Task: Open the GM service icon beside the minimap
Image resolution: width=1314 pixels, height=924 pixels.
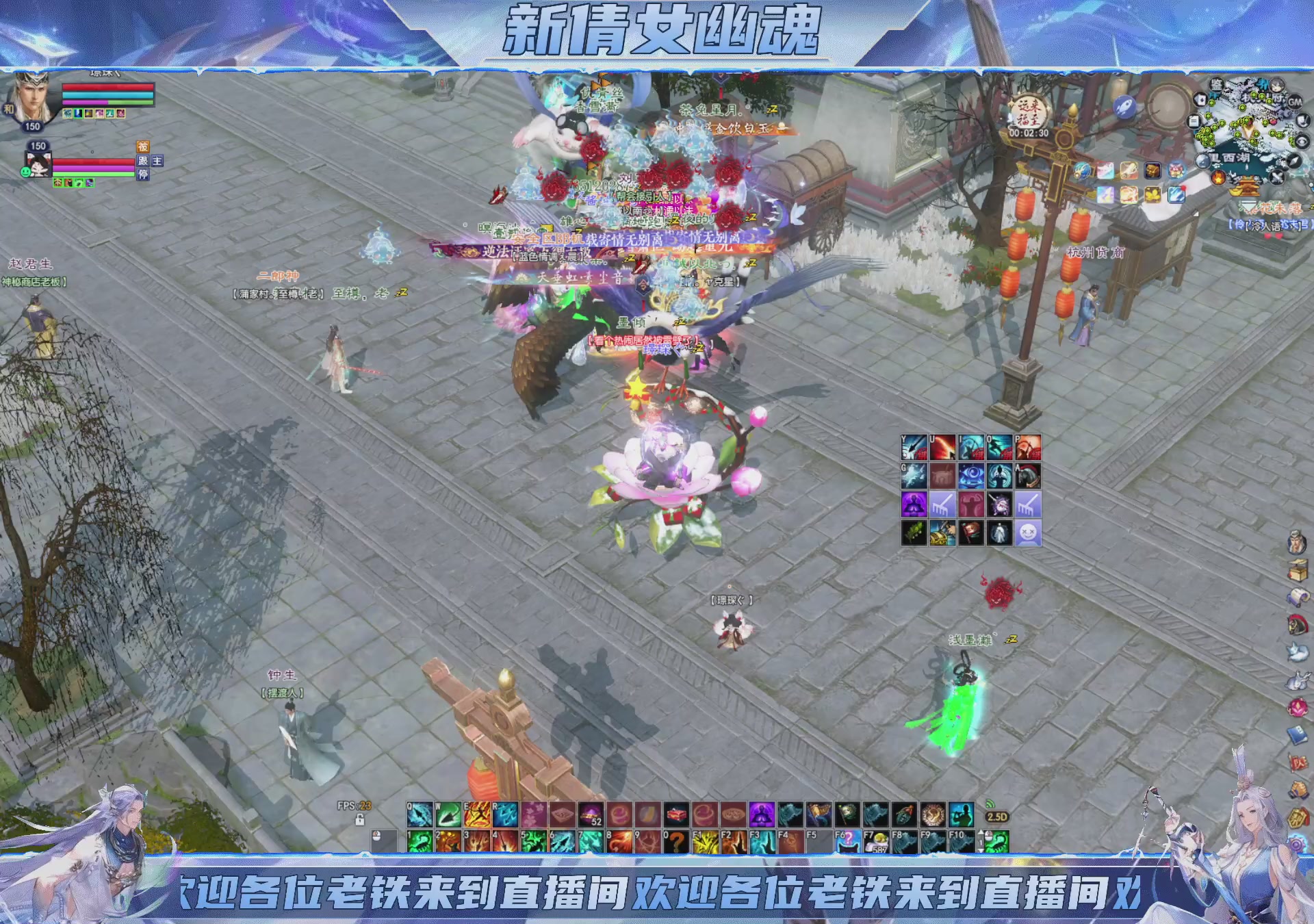Action: (1294, 103)
